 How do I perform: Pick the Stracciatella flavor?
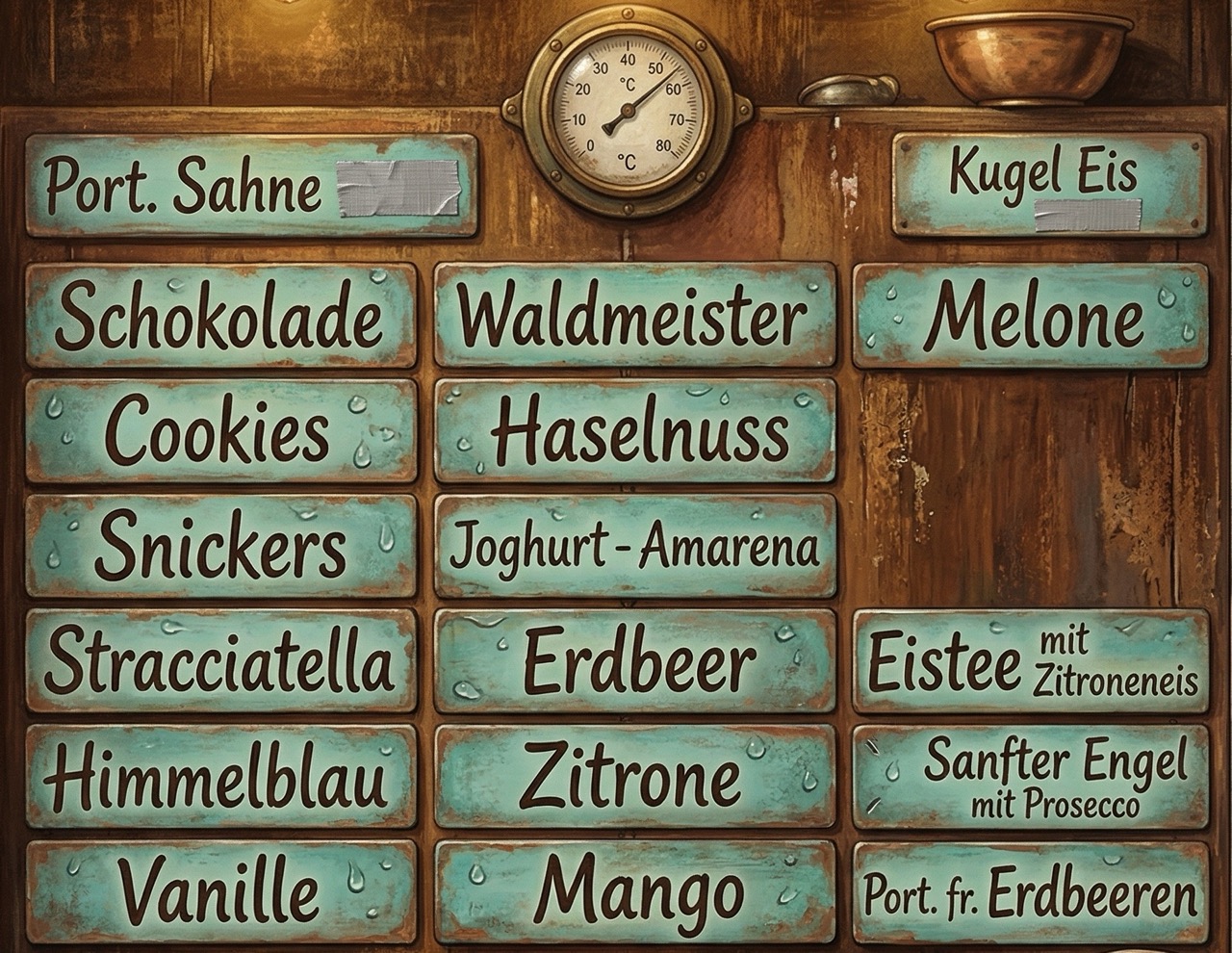point(220,660)
